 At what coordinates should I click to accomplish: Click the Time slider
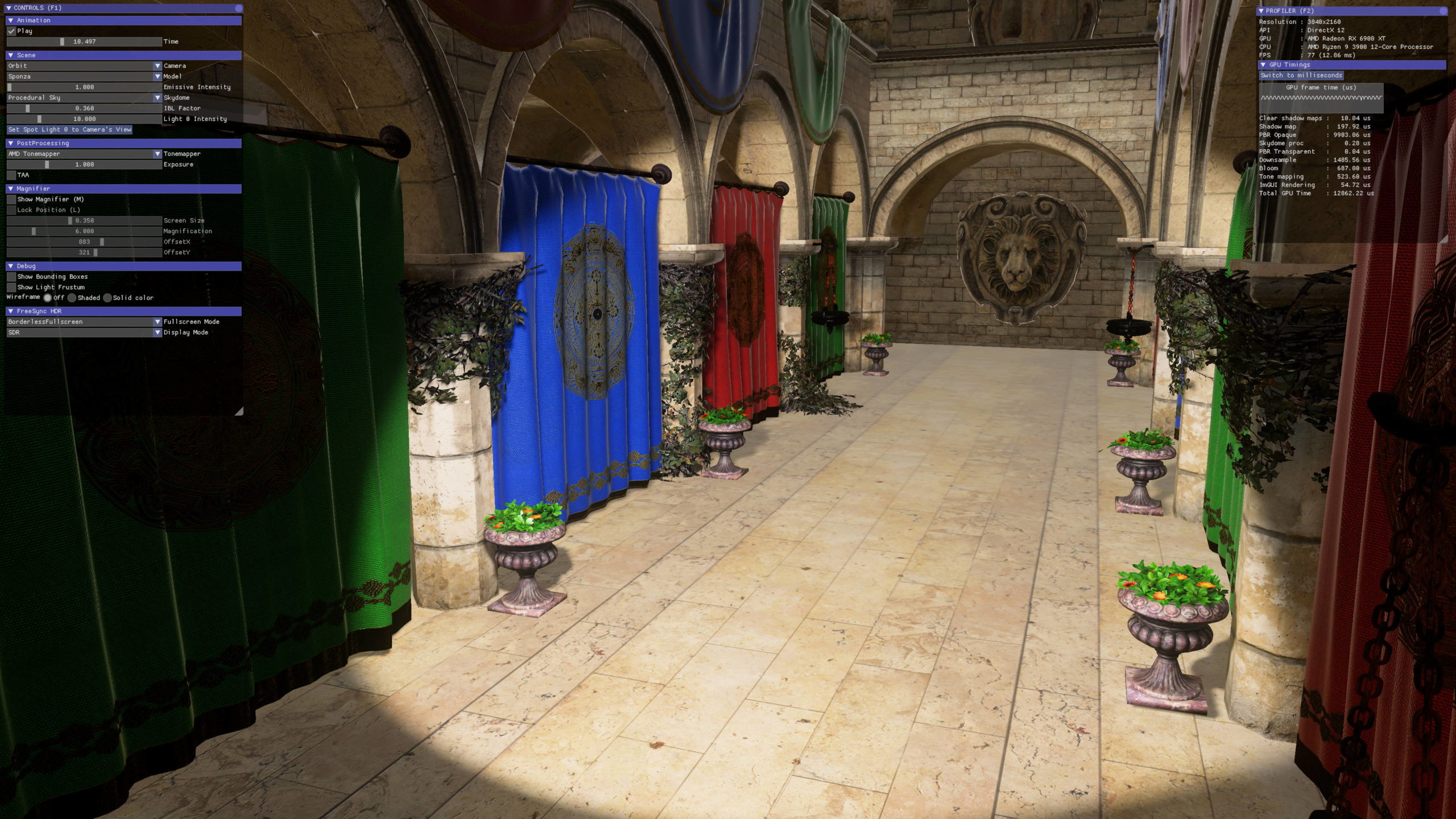pos(84,42)
